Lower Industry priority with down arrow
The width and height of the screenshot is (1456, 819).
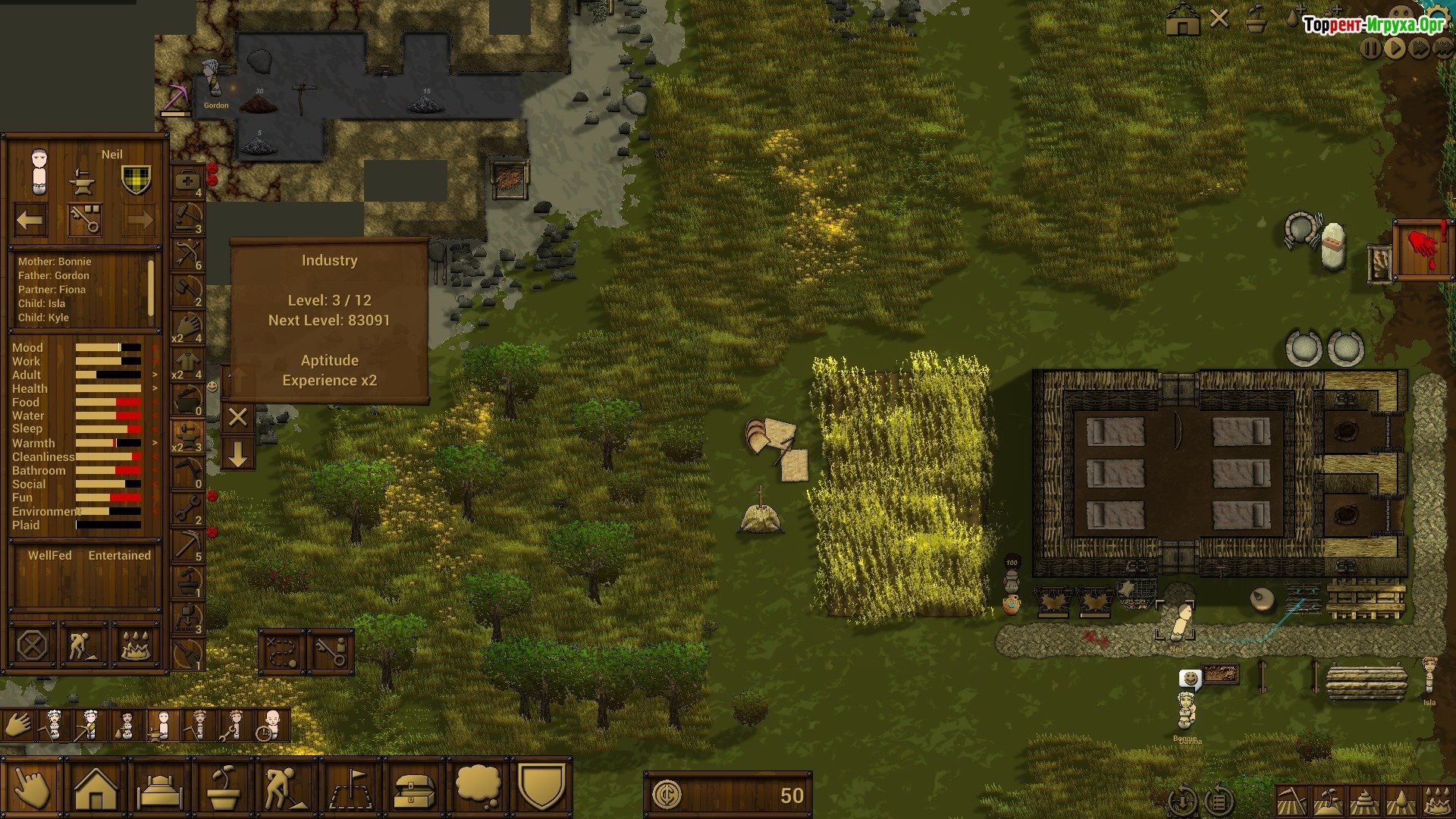pyautogui.click(x=237, y=454)
